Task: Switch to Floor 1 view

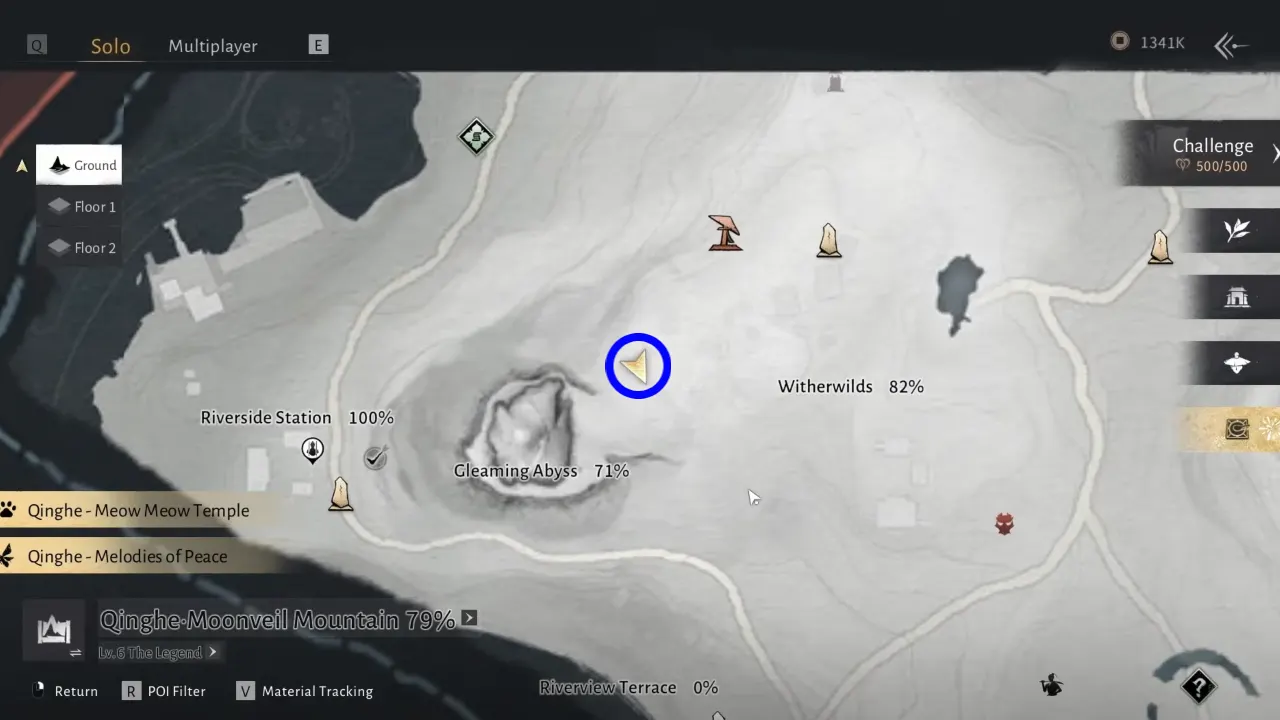Action: tap(80, 206)
